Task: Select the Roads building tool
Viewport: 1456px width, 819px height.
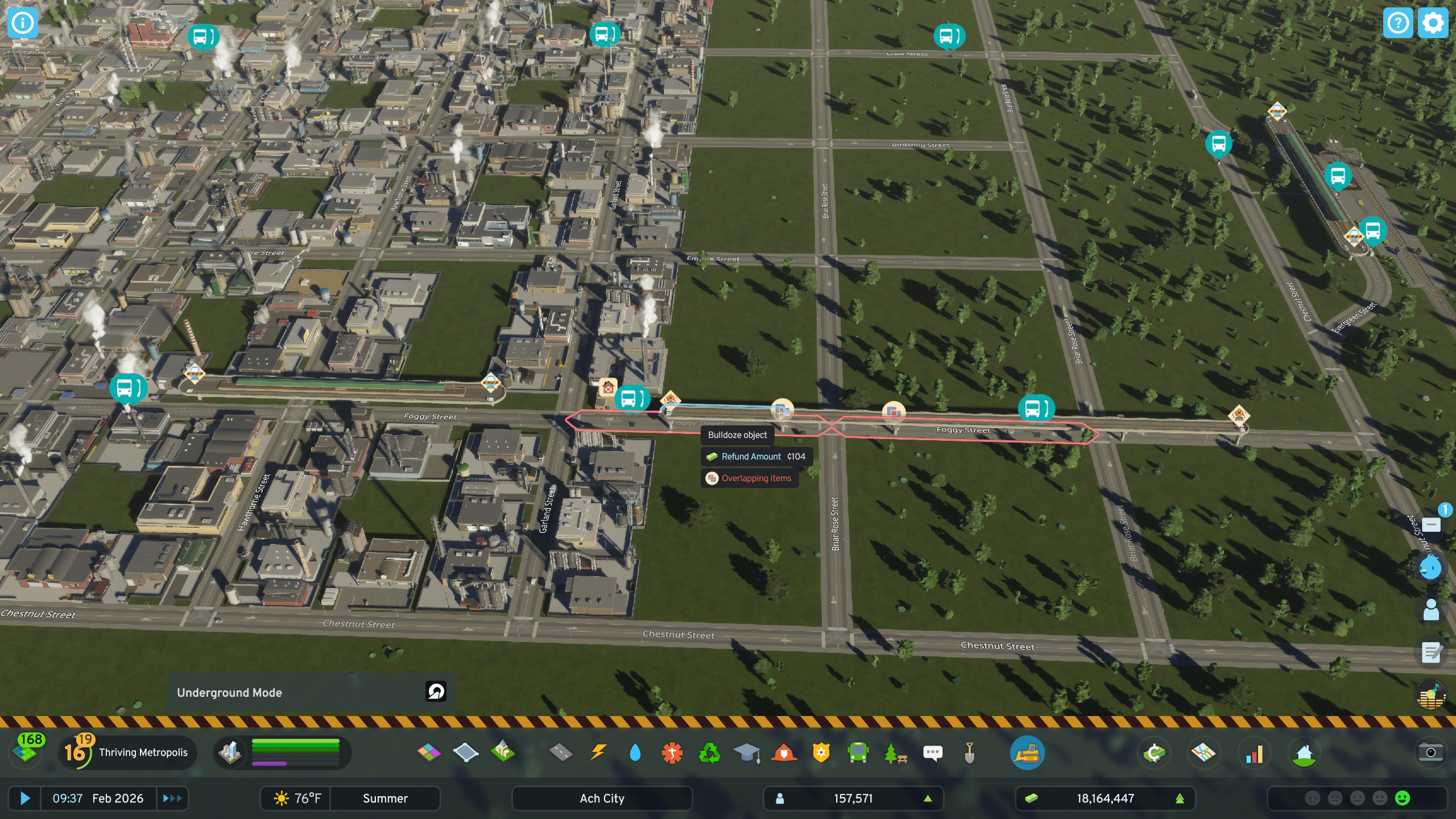Action: [560, 752]
